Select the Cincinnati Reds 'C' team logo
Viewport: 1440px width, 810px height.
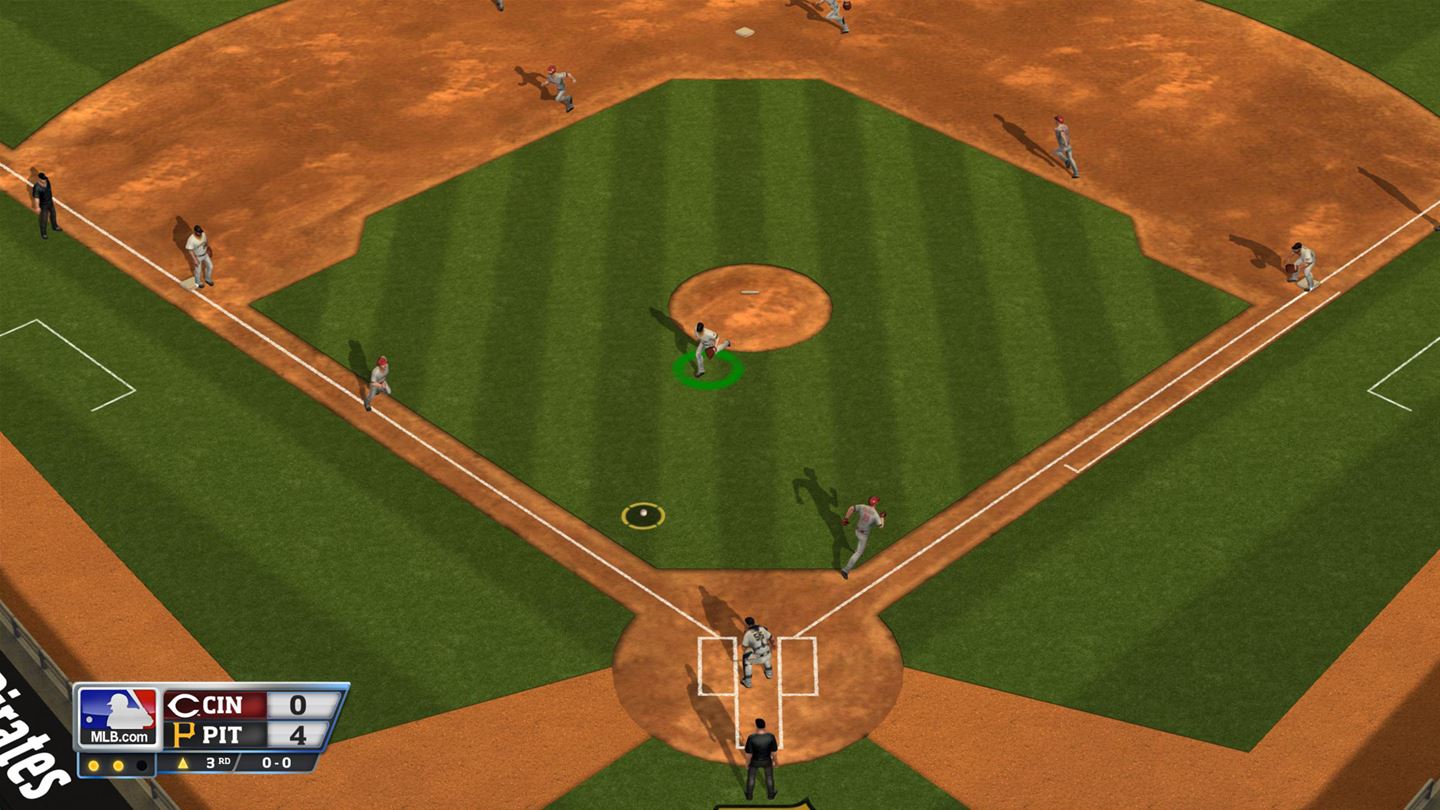(x=183, y=704)
